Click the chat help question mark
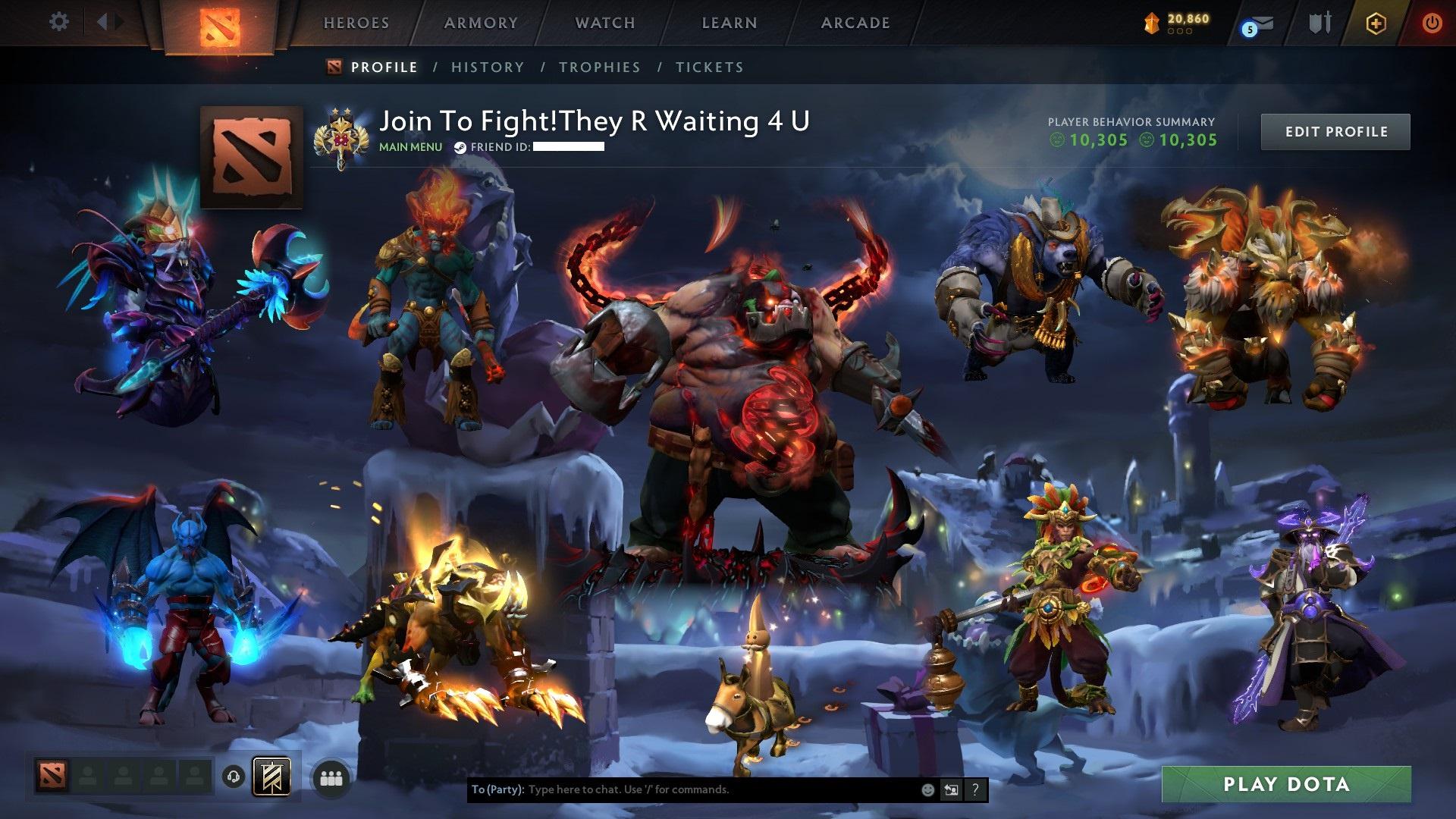This screenshot has width=1456, height=819. pyautogui.click(x=975, y=790)
